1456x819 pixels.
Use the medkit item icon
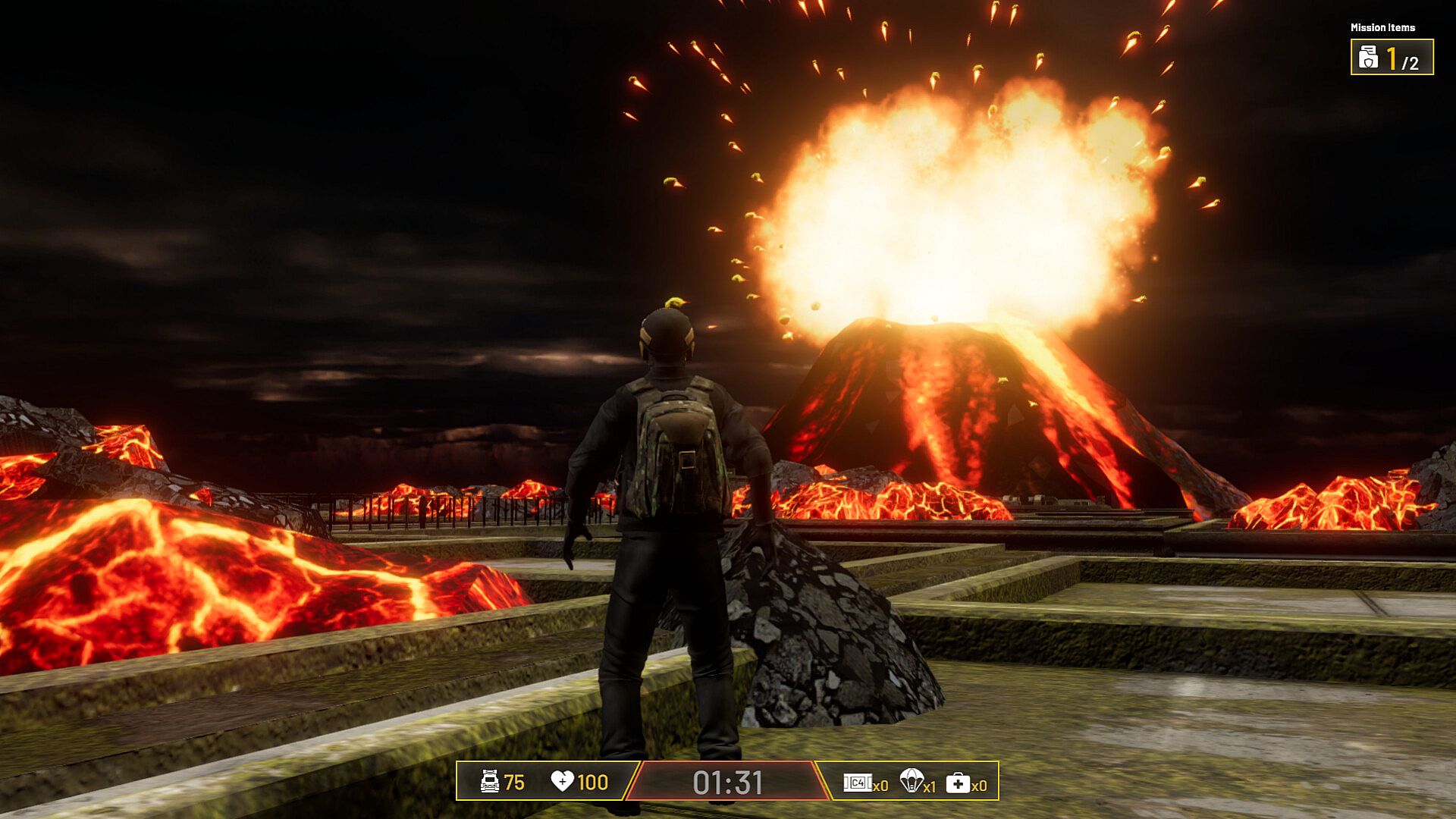click(x=958, y=783)
